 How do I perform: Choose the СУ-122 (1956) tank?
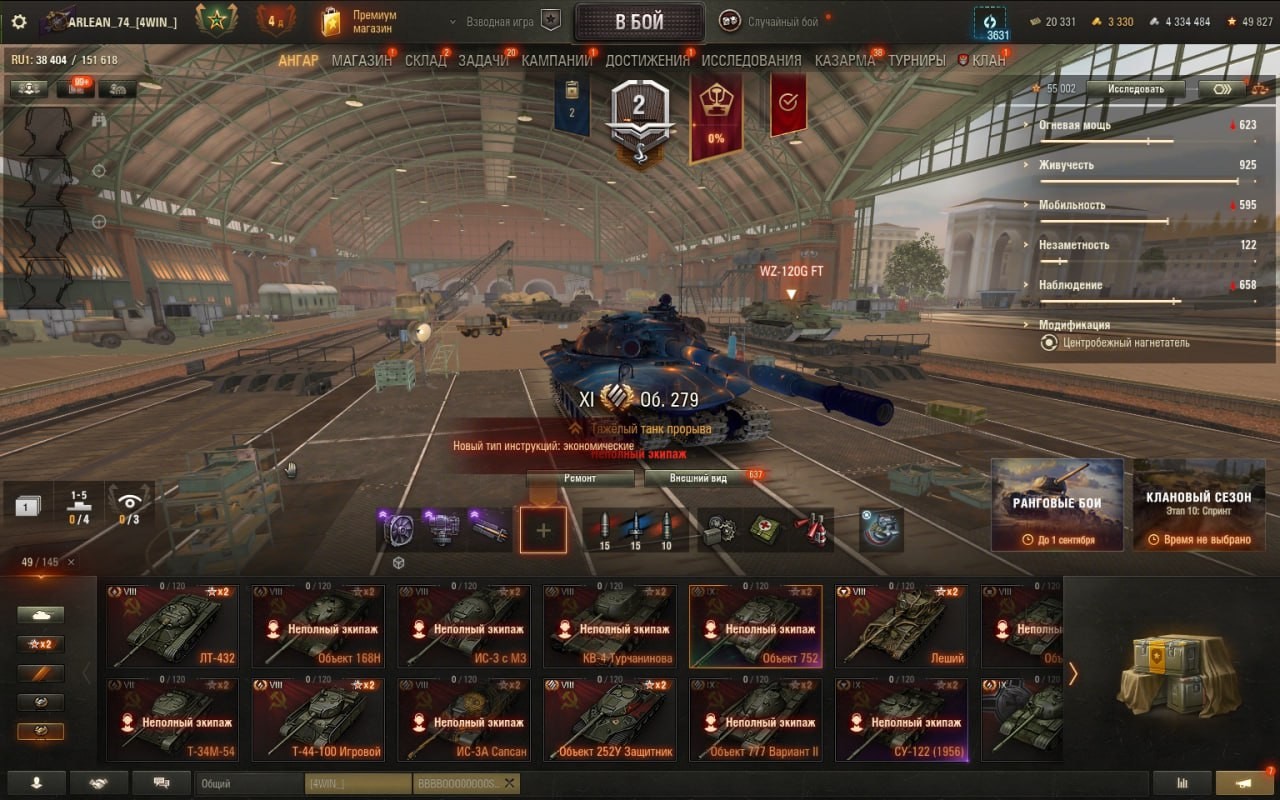[901, 720]
